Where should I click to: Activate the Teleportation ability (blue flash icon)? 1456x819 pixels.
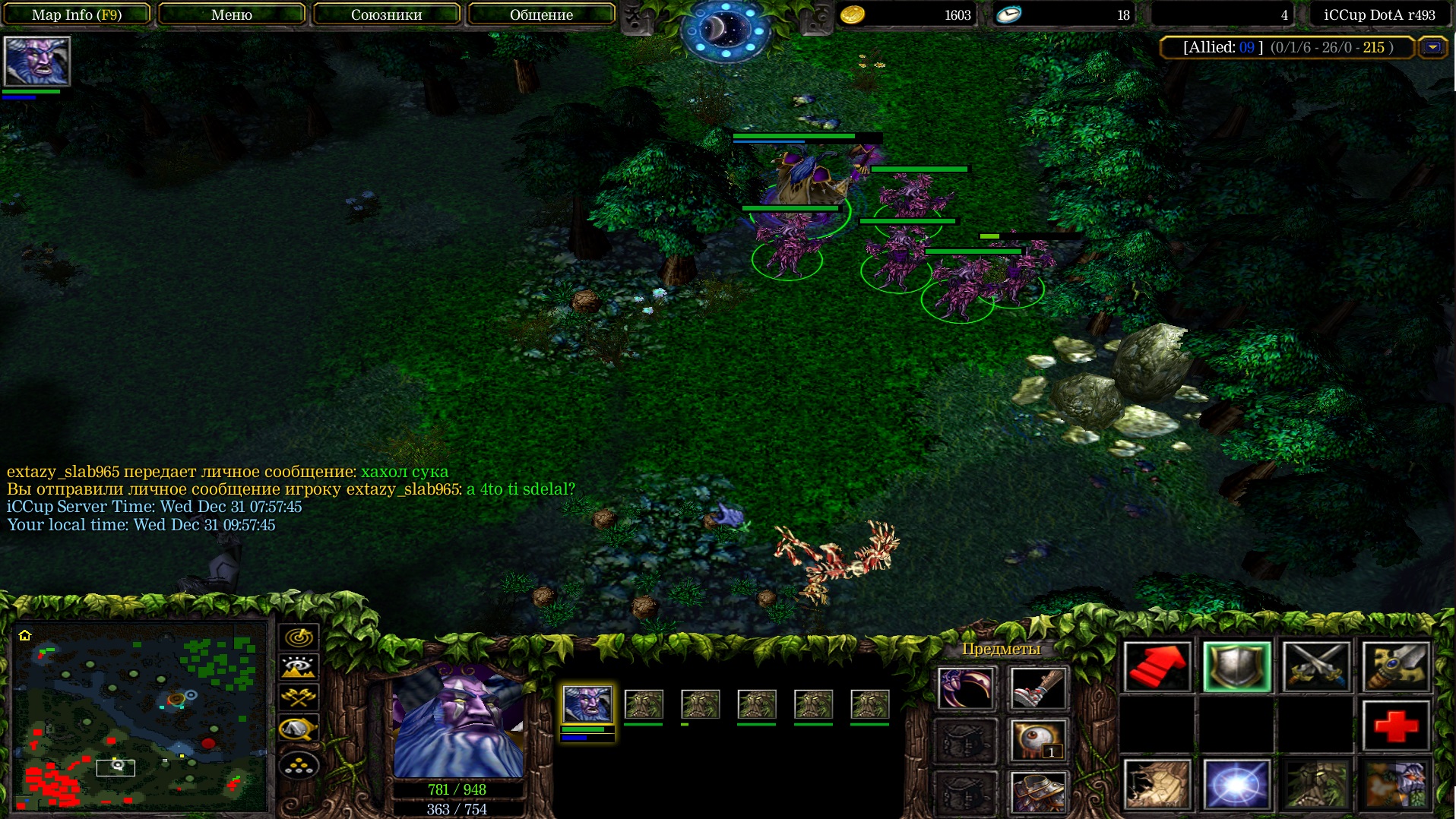point(1236,784)
